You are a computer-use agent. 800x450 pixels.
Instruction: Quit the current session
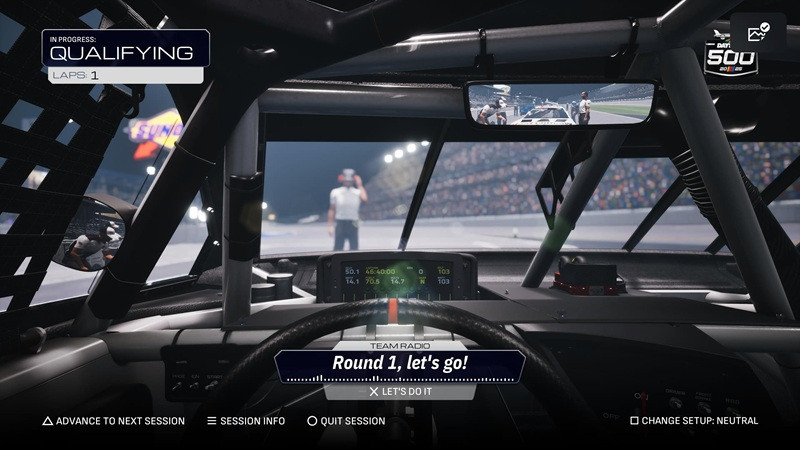click(346, 421)
